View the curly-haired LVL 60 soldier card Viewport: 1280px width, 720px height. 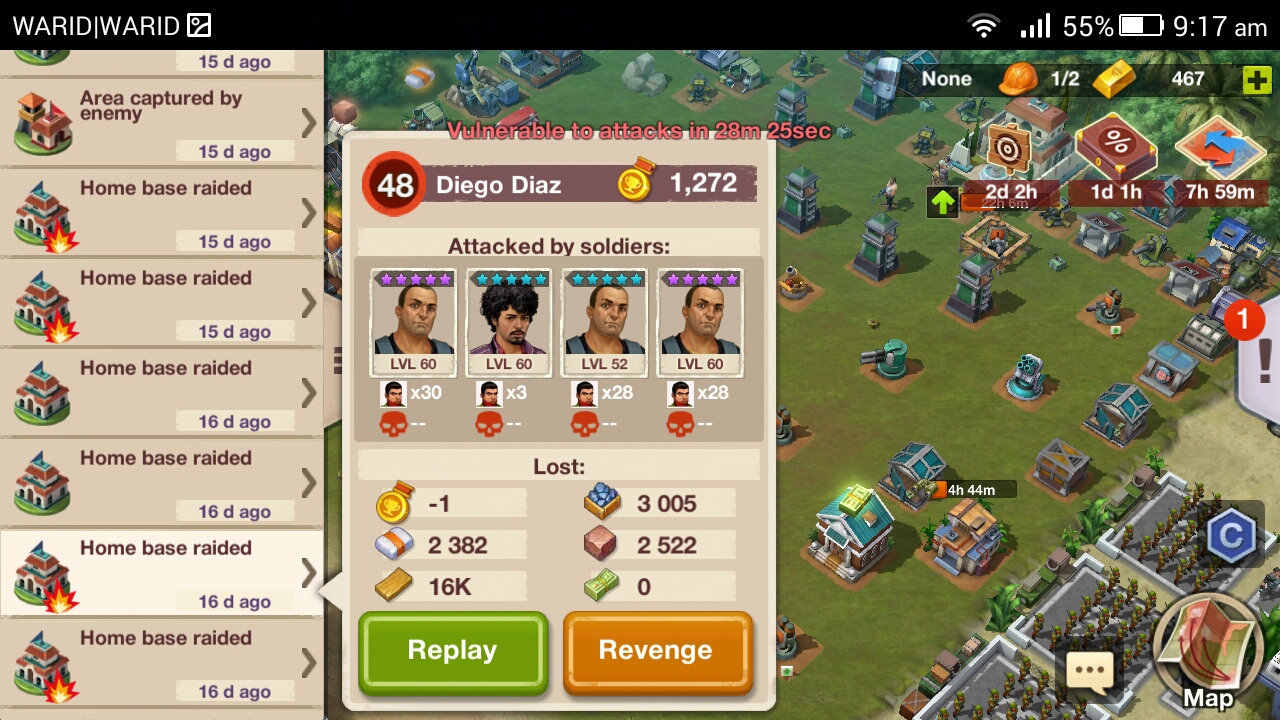(509, 322)
